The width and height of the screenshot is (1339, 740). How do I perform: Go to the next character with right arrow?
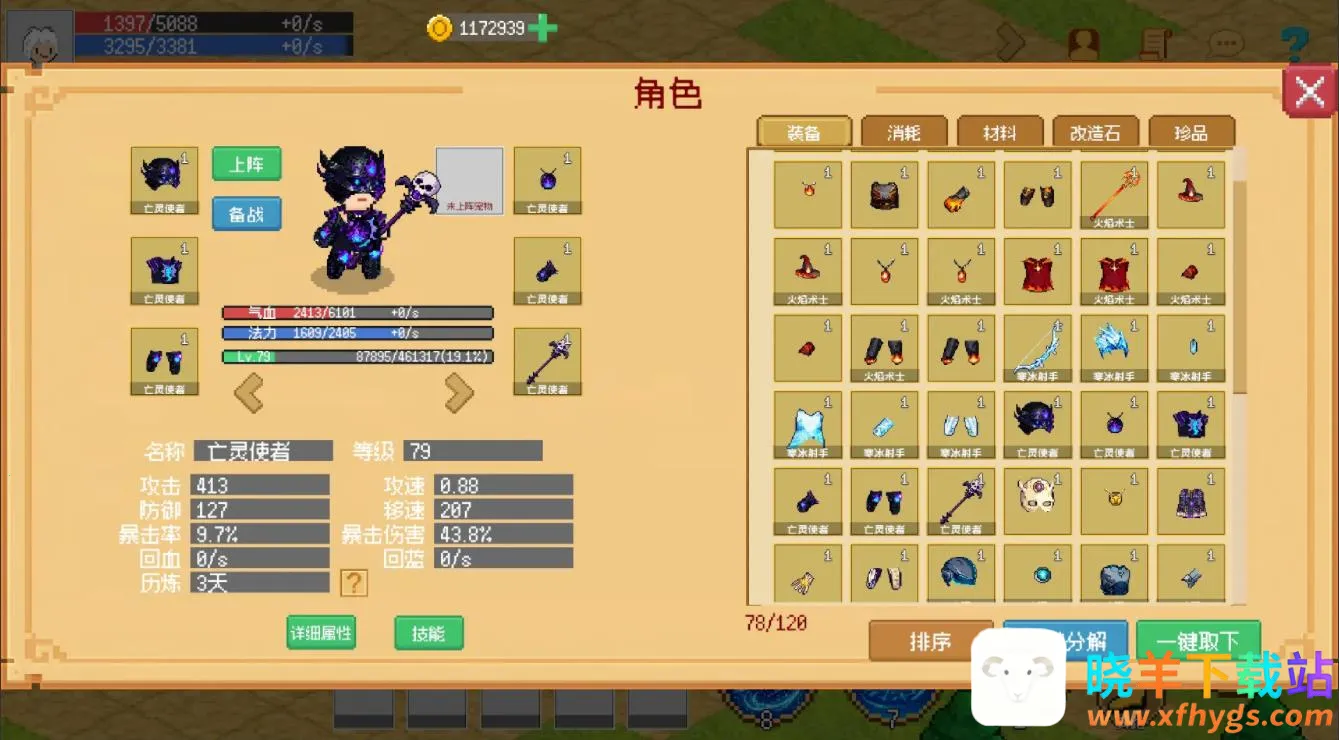[459, 393]
